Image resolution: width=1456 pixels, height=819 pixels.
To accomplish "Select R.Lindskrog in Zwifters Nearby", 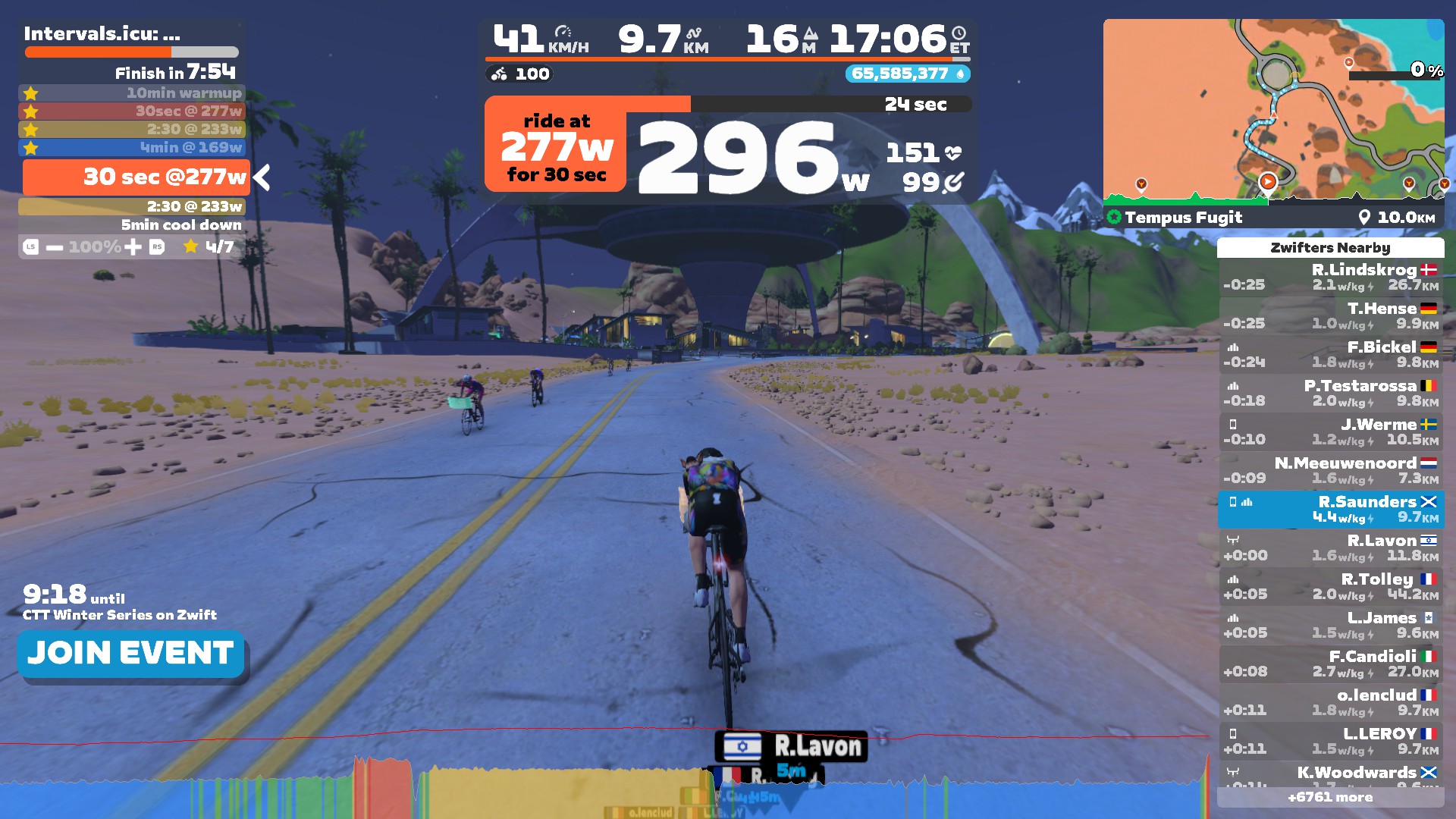I will [1330, 277].
